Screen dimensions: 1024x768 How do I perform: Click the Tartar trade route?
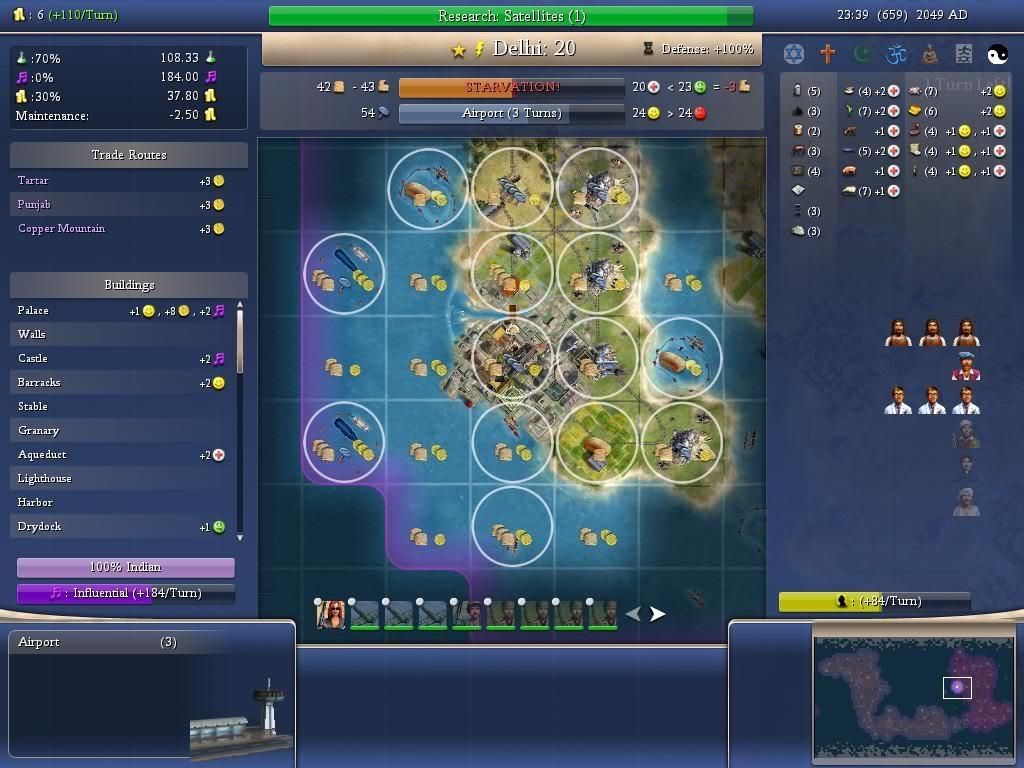(x=33, y=180)
